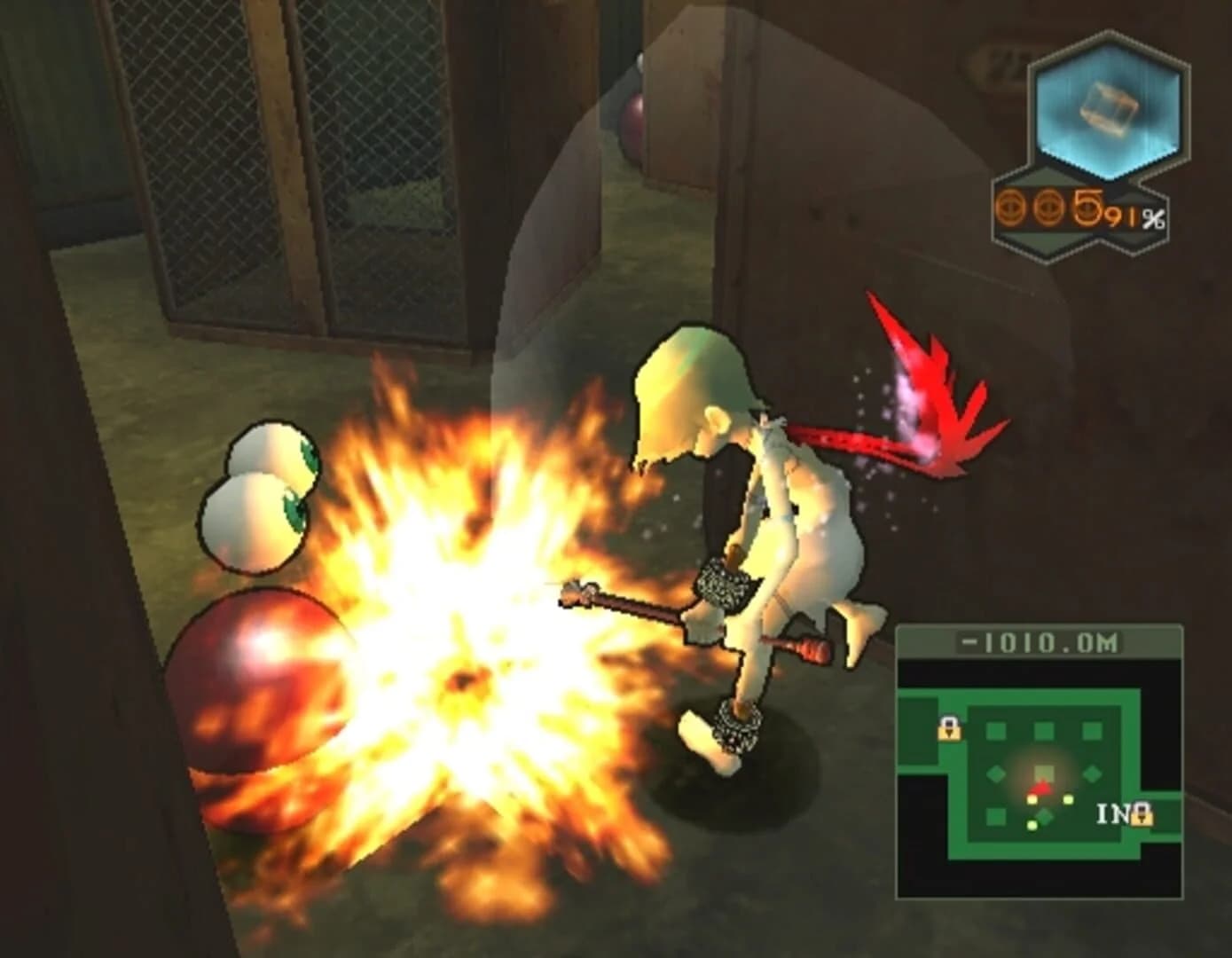The width and height of the screenshot is (1232, 958).
Task: Open the depth readout showing -1010.0M
Action: point(1039,641)
